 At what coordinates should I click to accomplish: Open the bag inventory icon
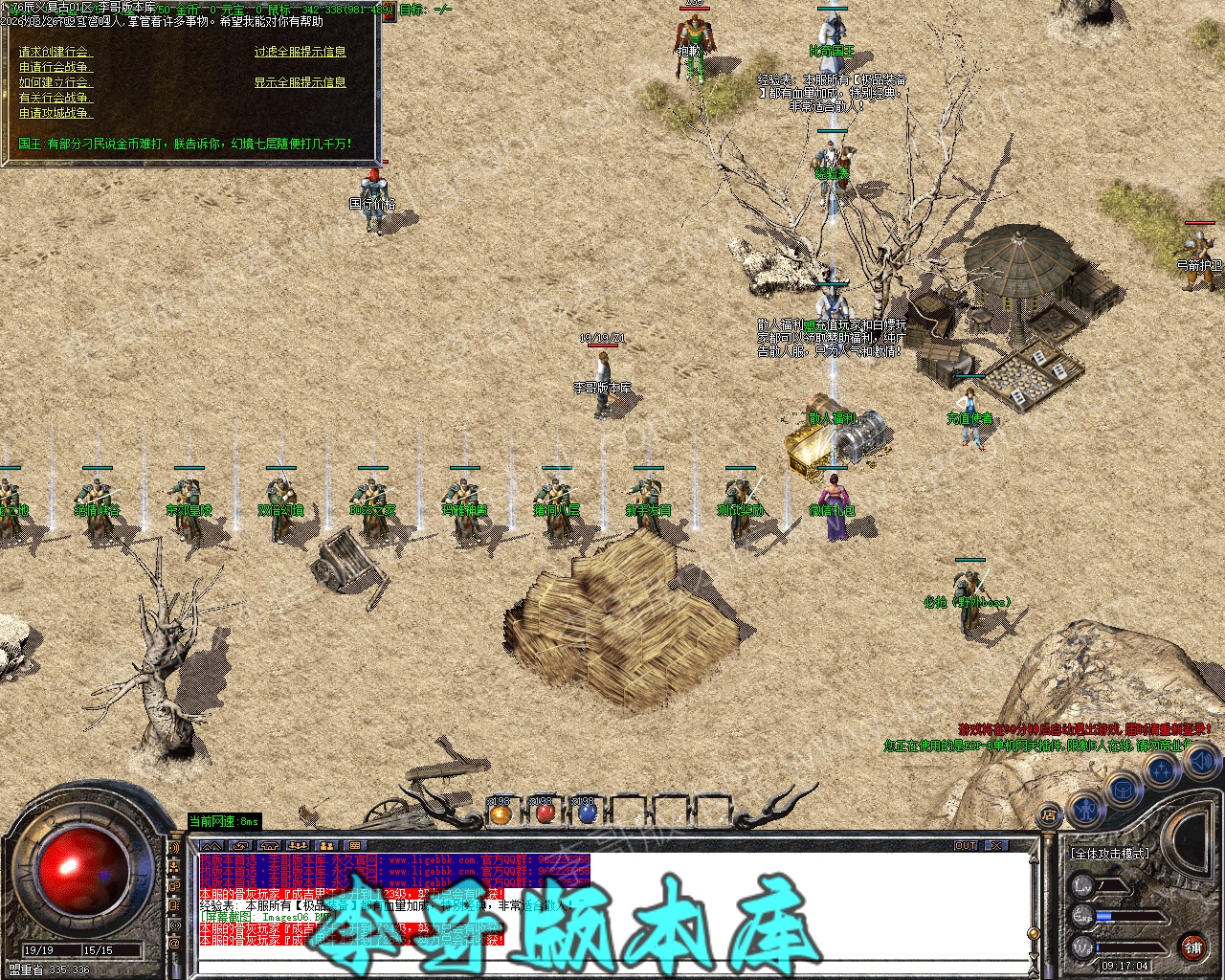(1123, 789)
